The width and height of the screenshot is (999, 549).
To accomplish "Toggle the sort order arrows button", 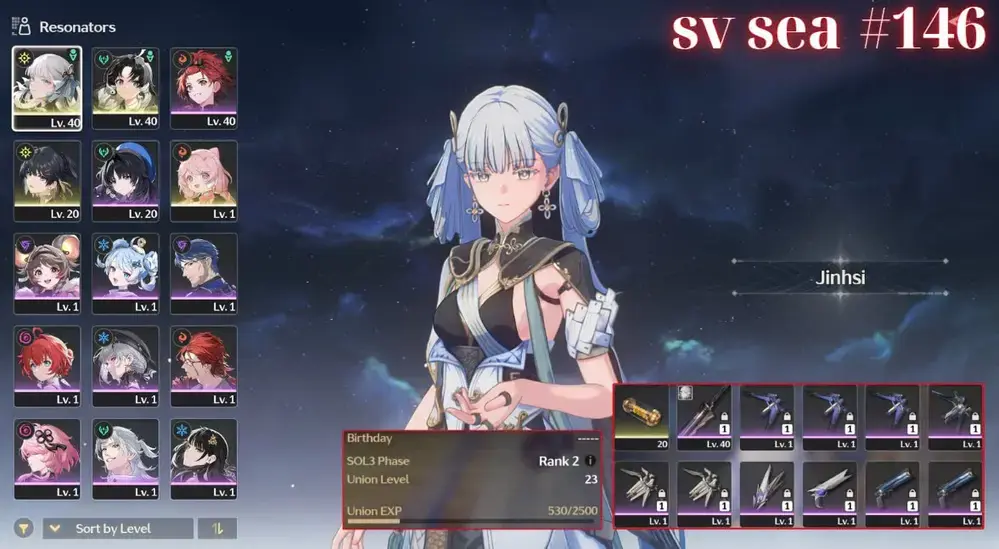I will [x=216, y=528].
